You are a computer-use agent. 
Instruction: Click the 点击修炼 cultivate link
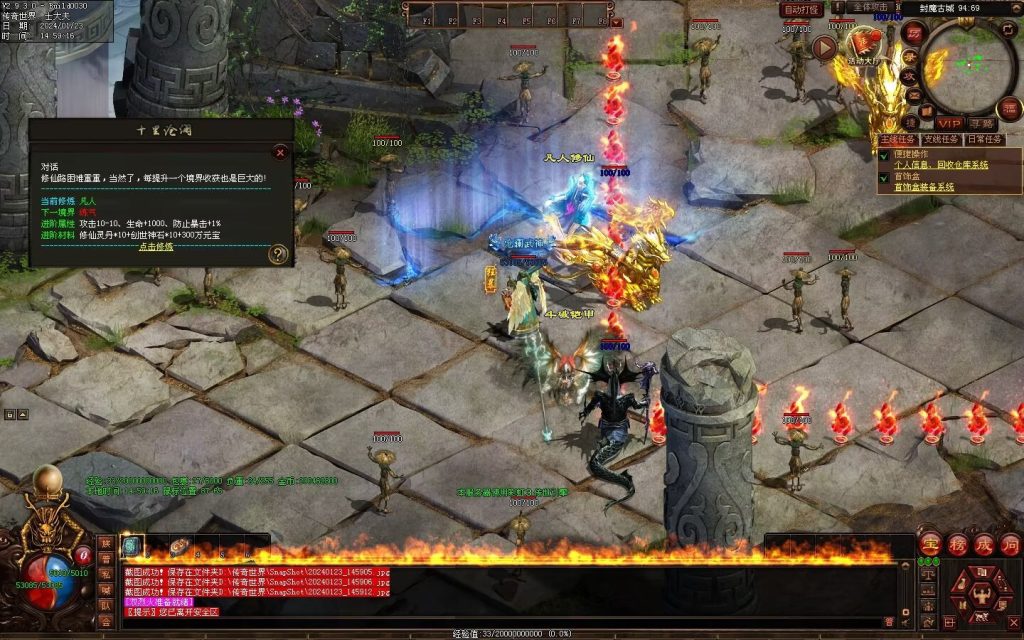point(154,246)
